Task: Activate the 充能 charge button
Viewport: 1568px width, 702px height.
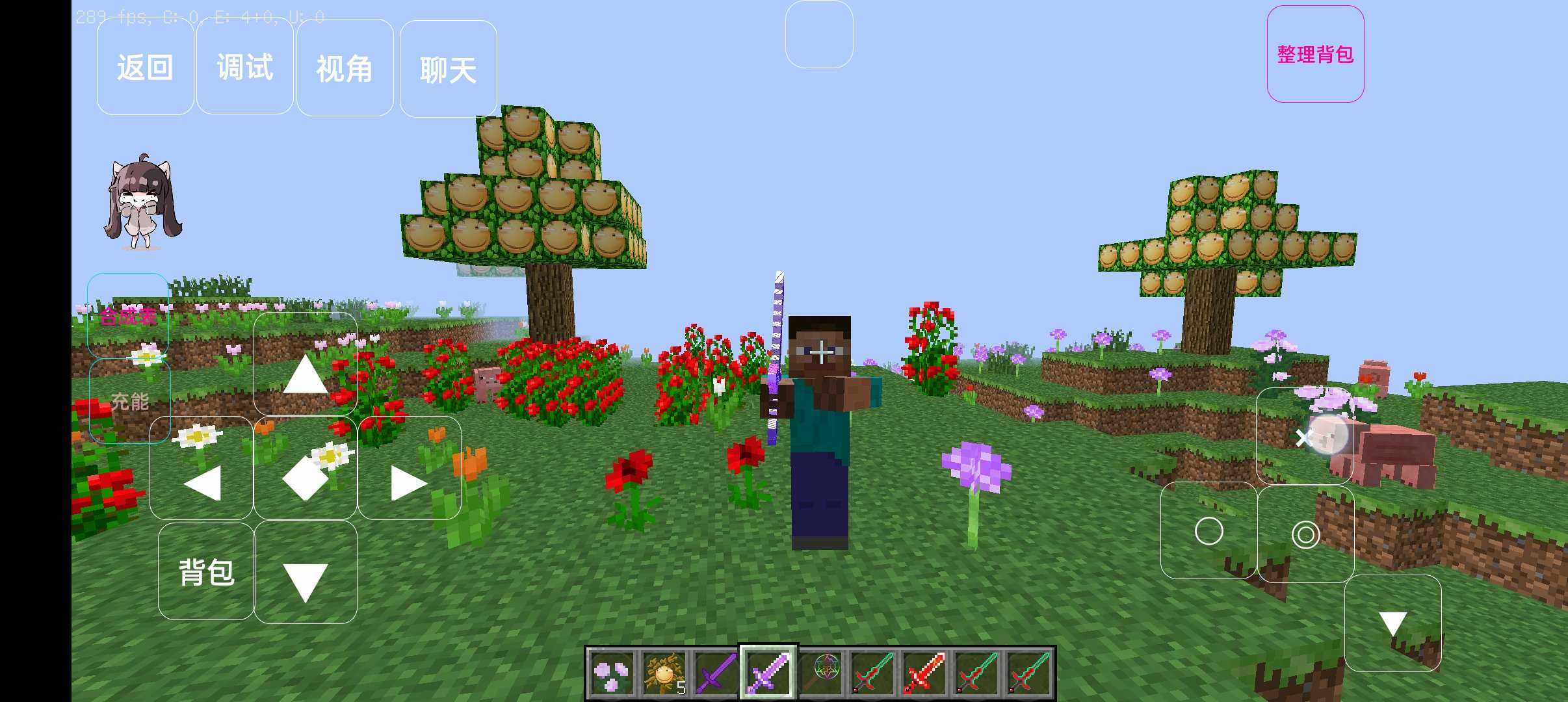Action: 129,401
